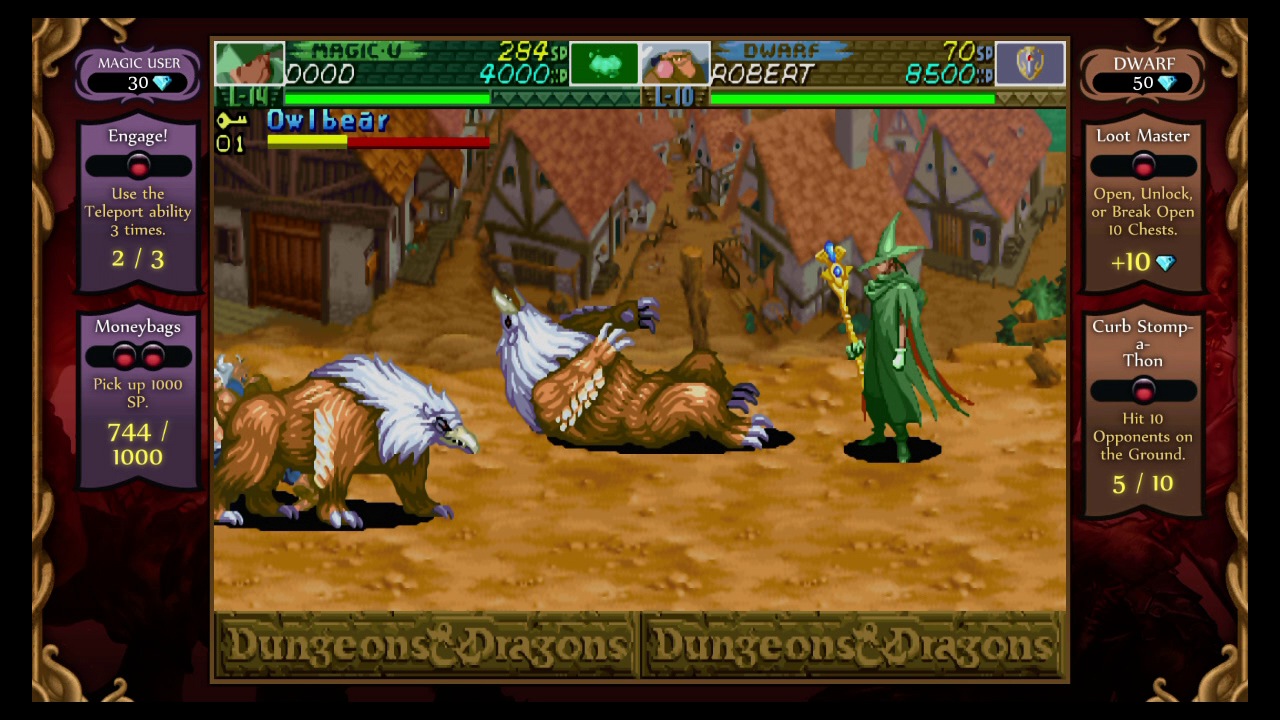Click the ROBERT player name tab
1280x720 pixels.
(762, 75)
